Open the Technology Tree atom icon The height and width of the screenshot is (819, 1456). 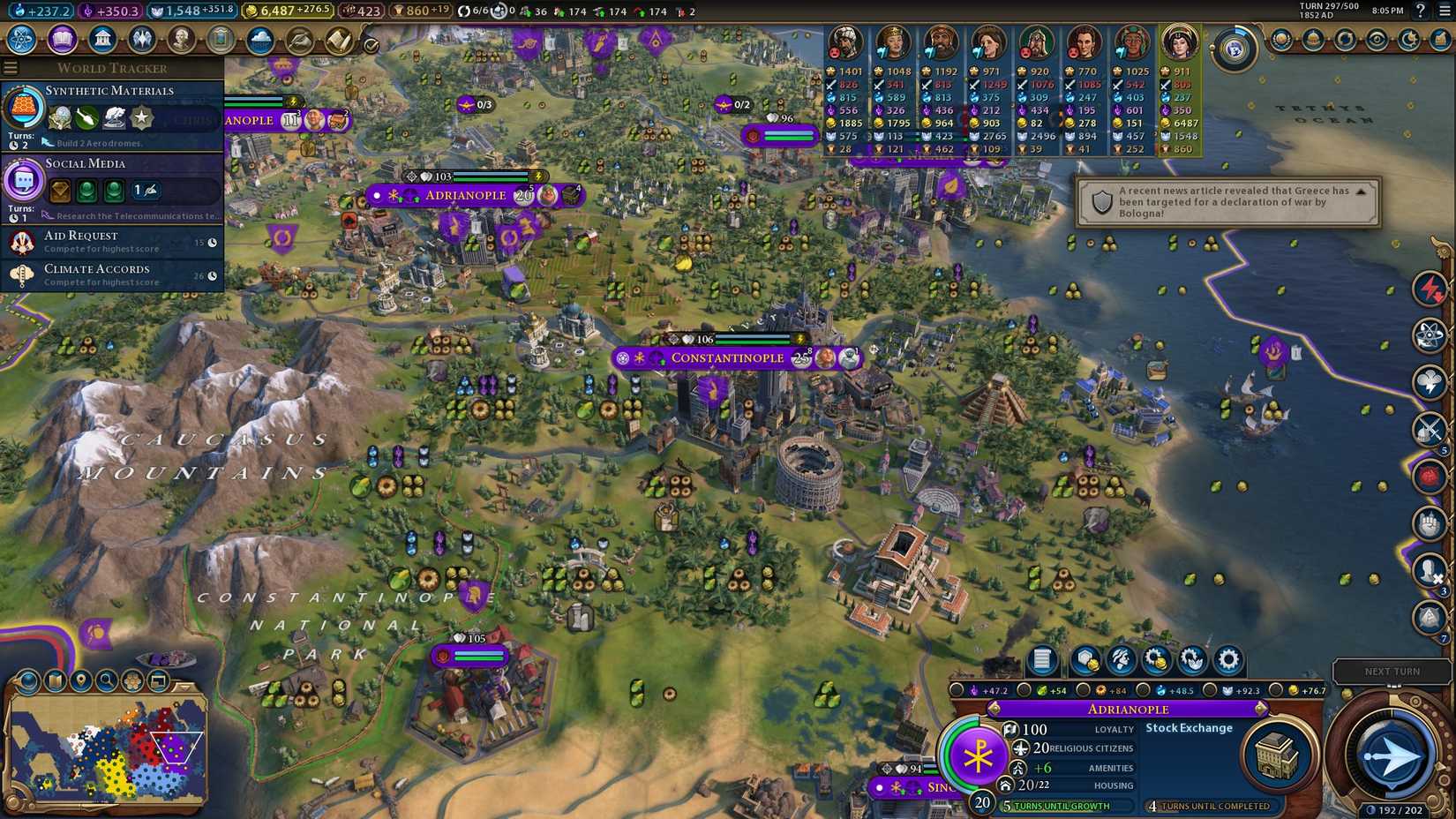click(x=19, y=40)
